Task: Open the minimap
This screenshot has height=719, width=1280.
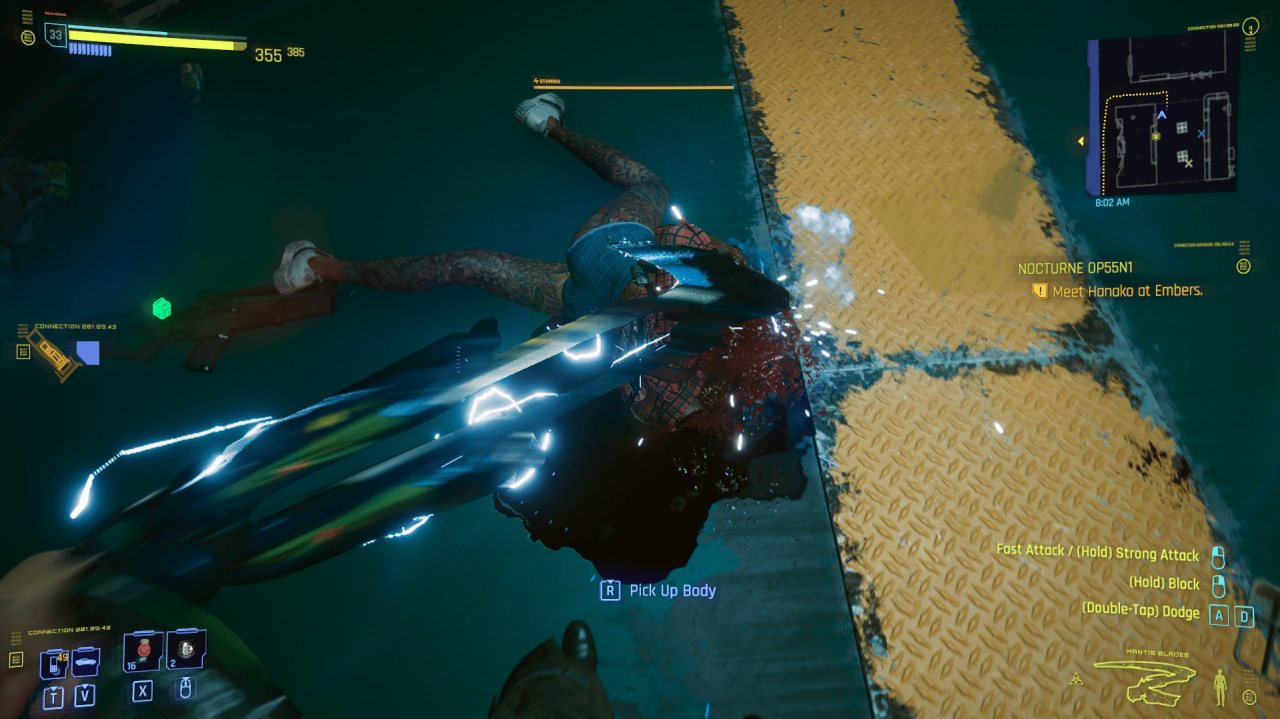Action: pos(1163,117)
